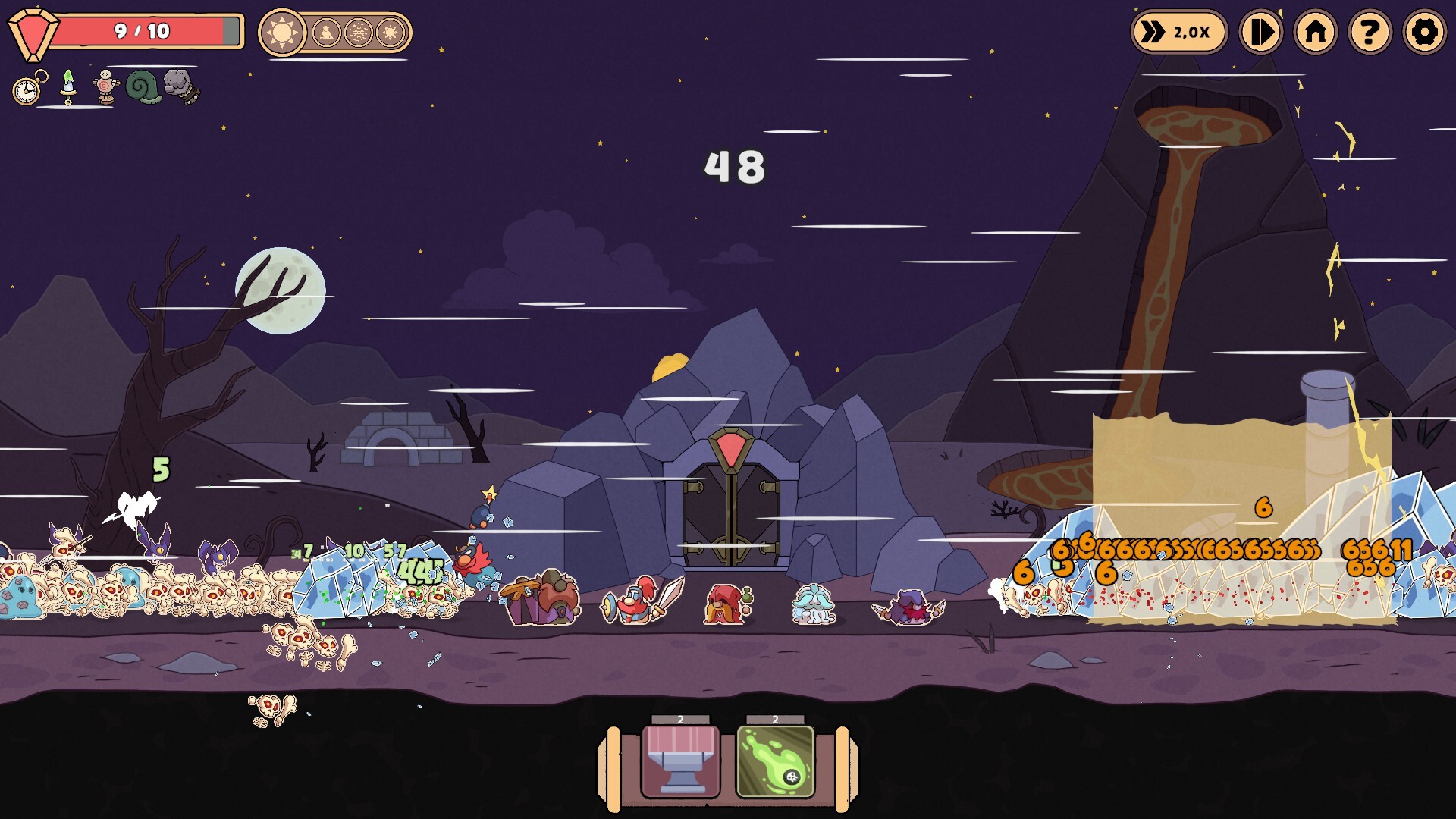Select the pocket watch relic icon
The height and width of the screenshot is (819, 1456).
point(25,89)
